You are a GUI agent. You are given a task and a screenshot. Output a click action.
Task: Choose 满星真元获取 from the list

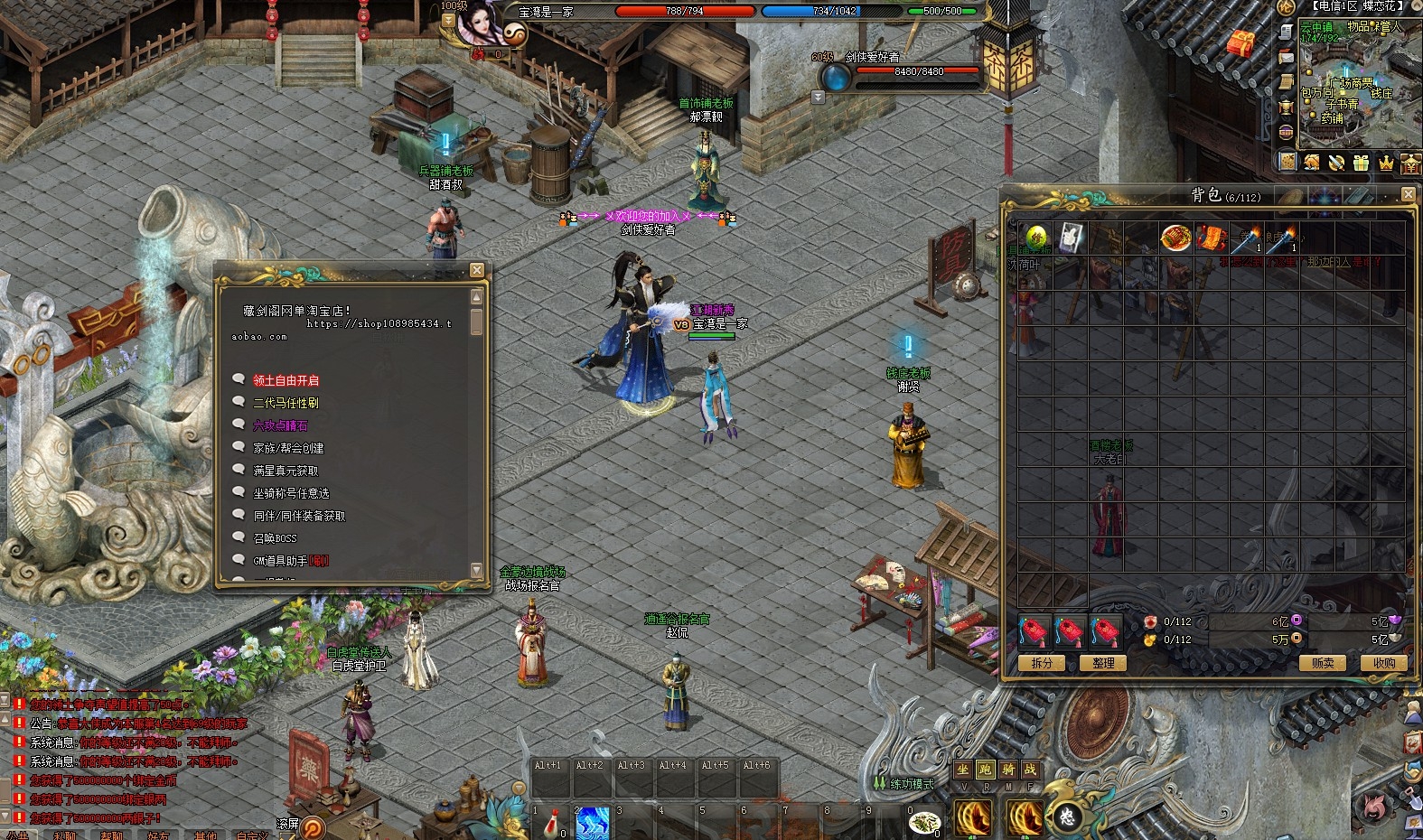click(x=286, y=471)
